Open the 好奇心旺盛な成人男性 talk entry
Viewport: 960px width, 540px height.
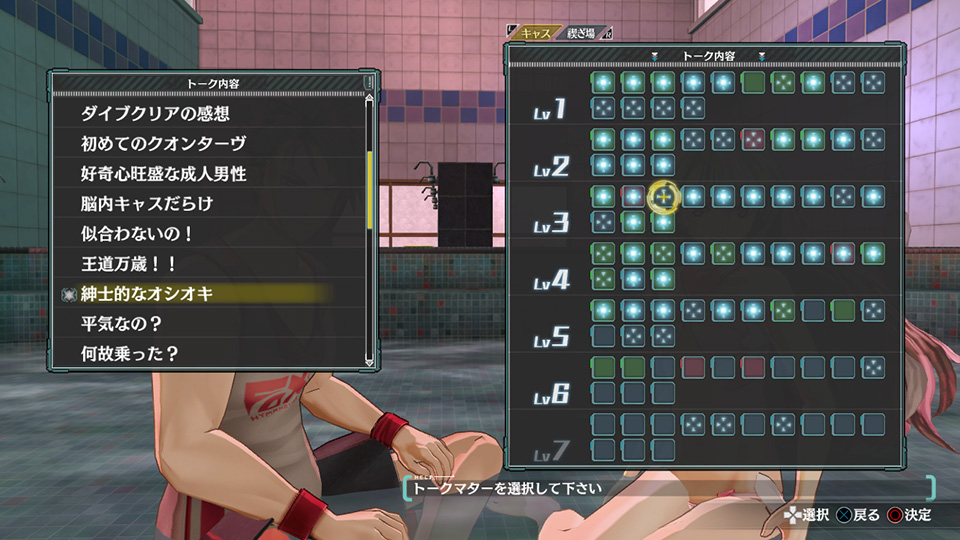point(163,174)
